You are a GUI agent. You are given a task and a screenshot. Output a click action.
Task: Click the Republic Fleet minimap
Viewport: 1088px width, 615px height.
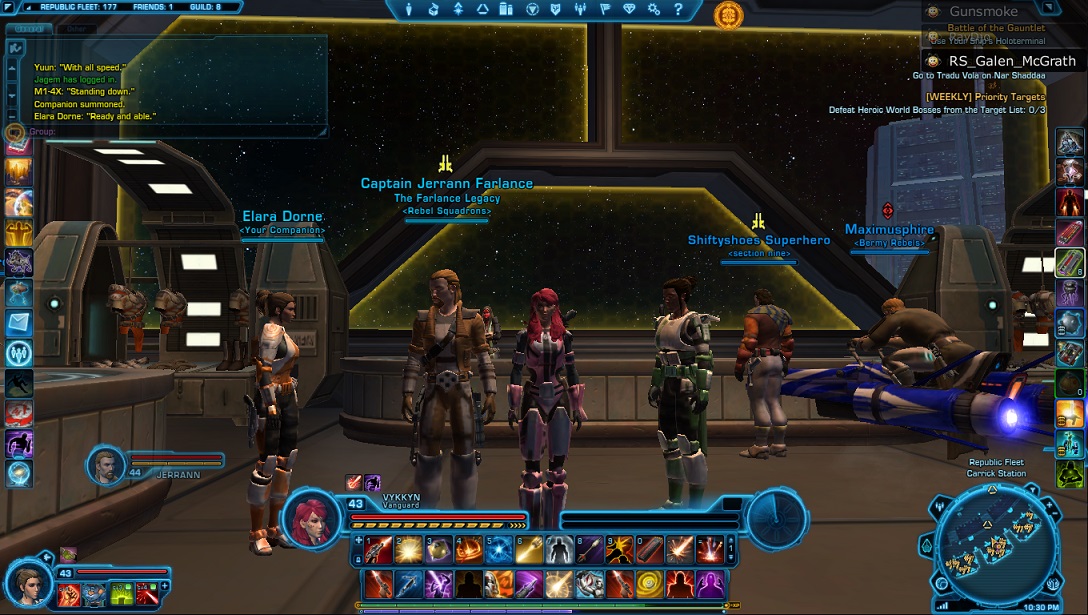(x=995, y=547)
